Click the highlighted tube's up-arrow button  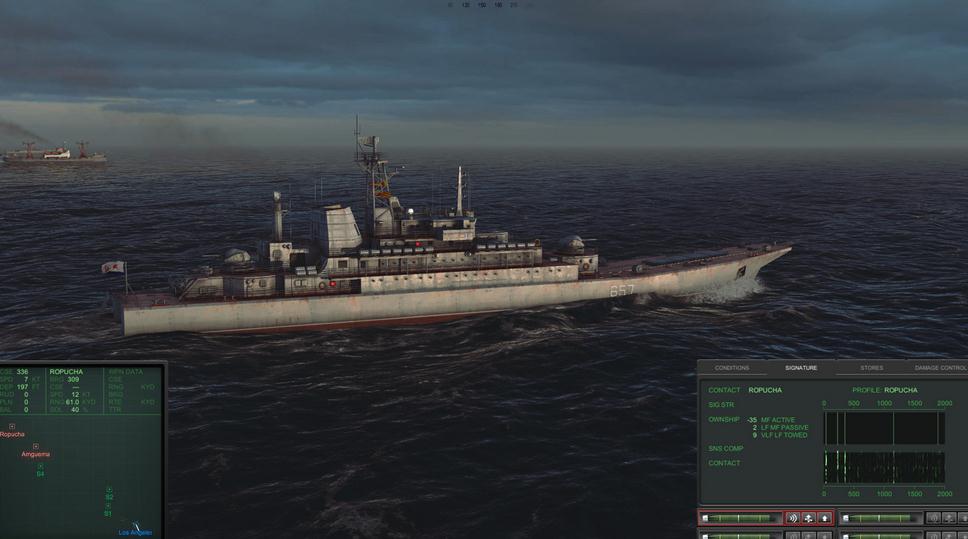pos(825,518)
